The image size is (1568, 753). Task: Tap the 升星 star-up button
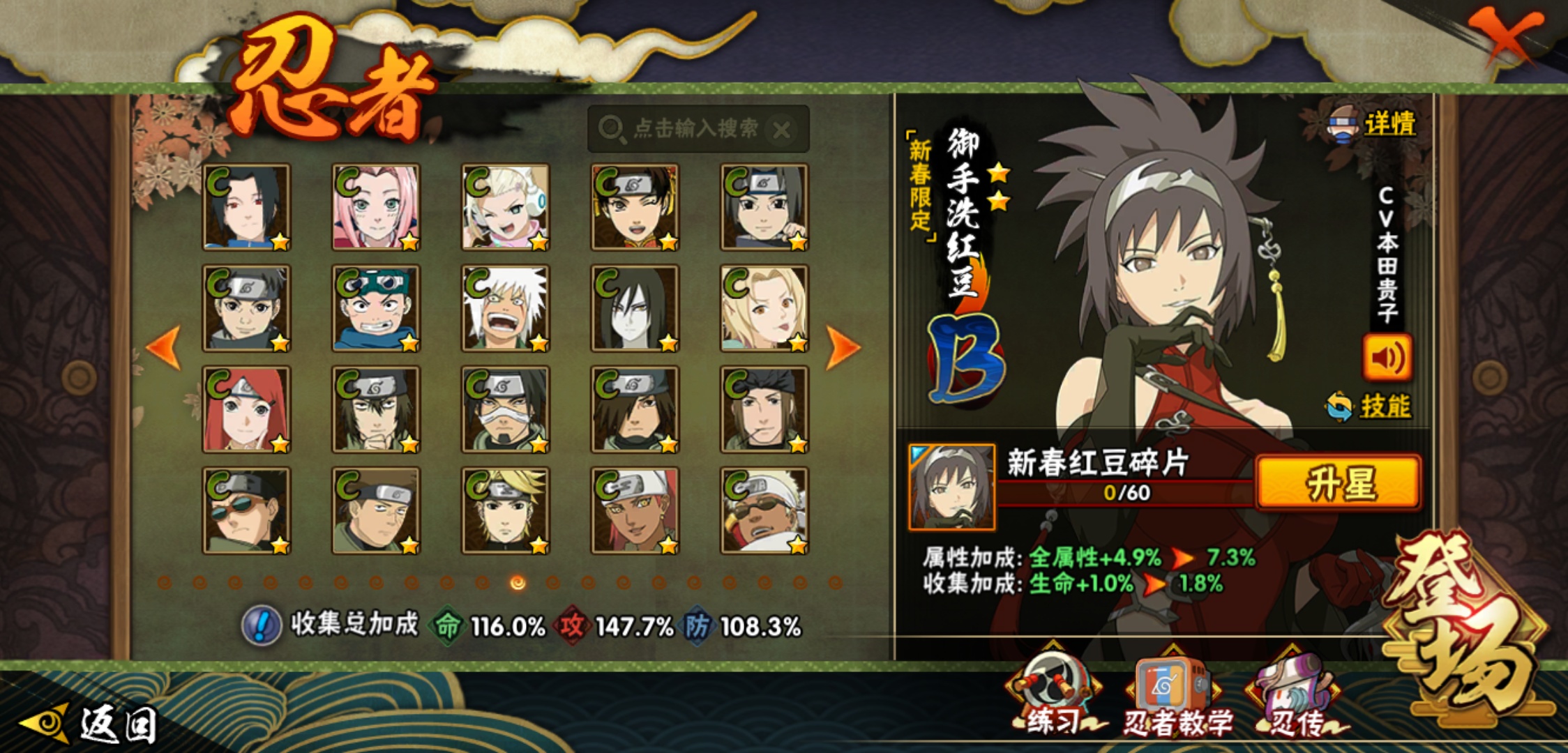coord(1338,484)
